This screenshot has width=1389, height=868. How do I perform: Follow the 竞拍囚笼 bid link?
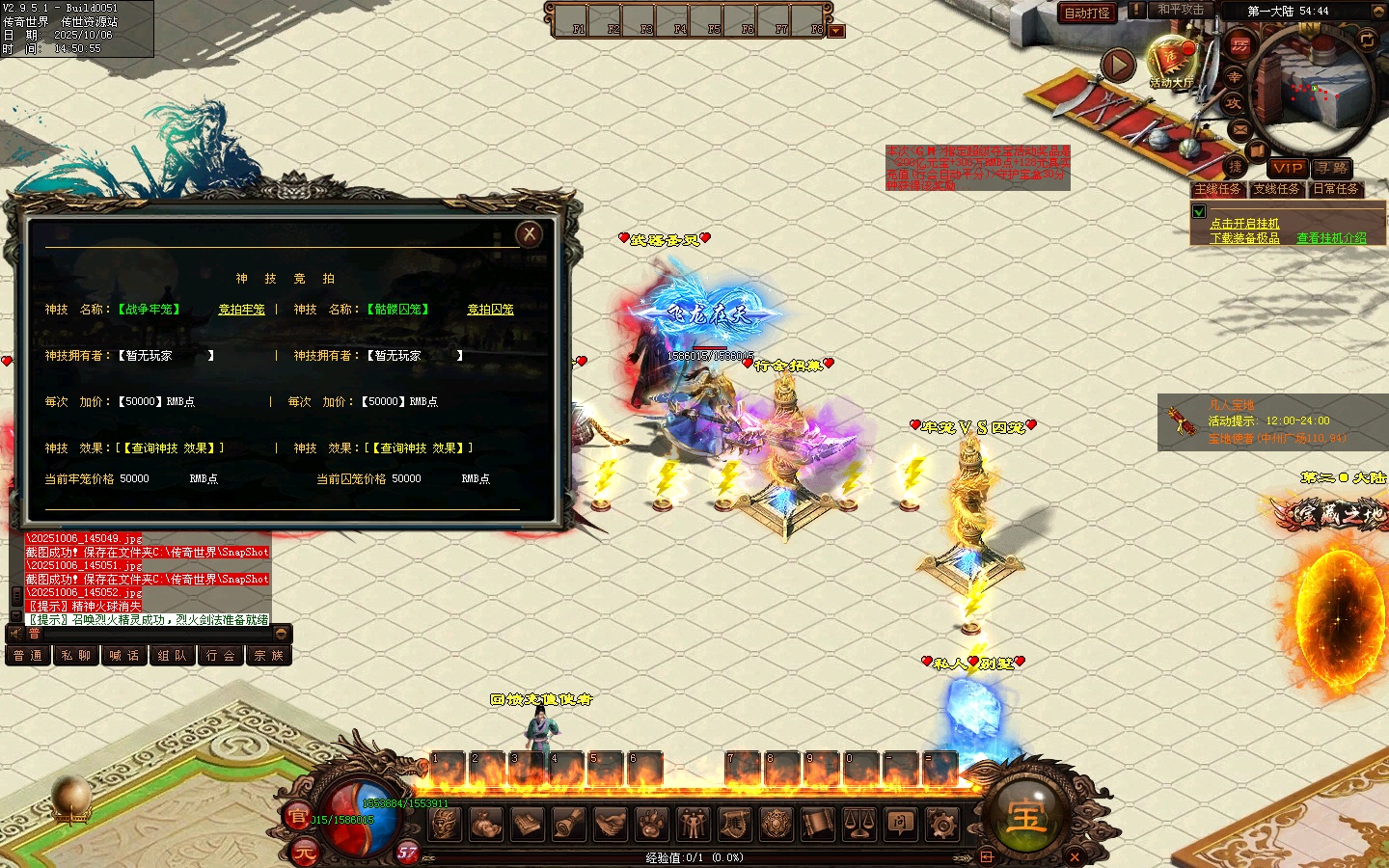(490, 310)
